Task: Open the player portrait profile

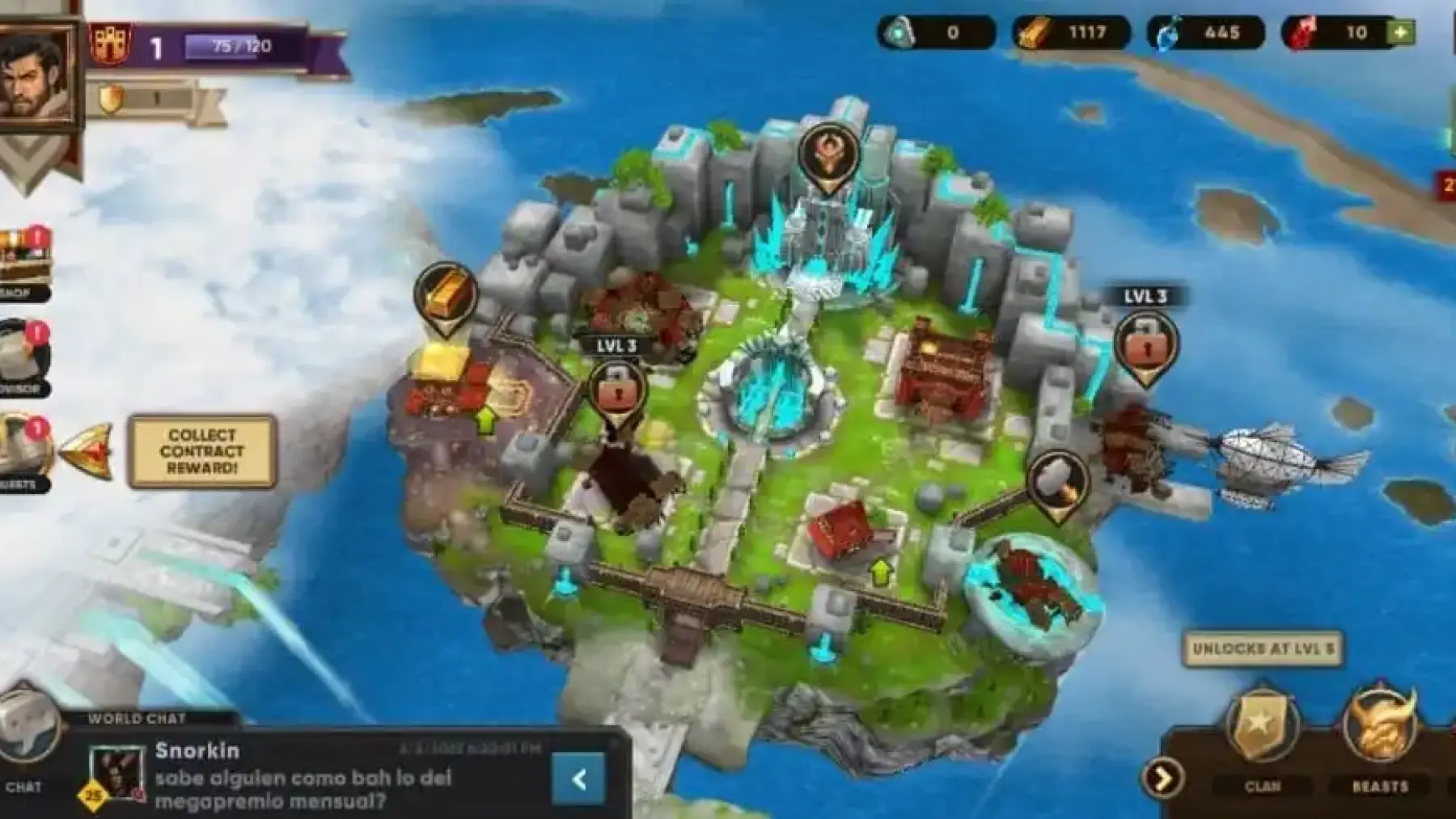Action: click(37, 77)
